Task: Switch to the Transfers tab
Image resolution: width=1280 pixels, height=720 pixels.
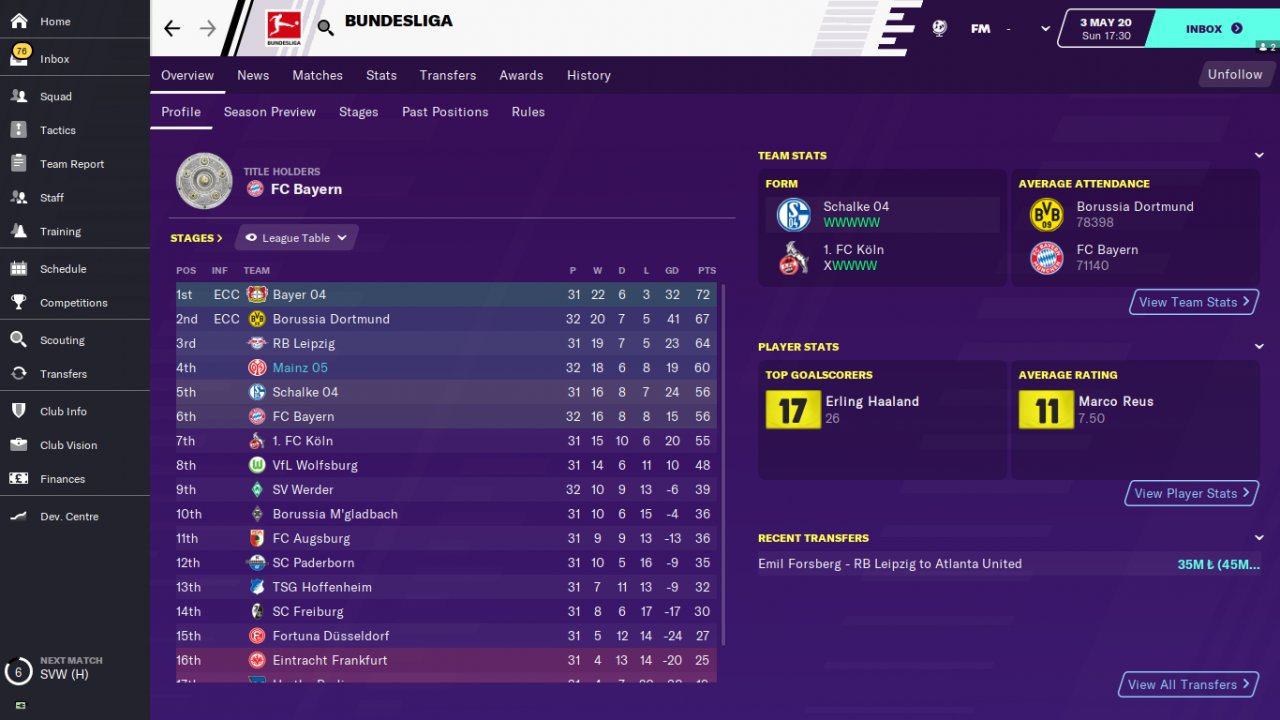Action: coord(448,75)
